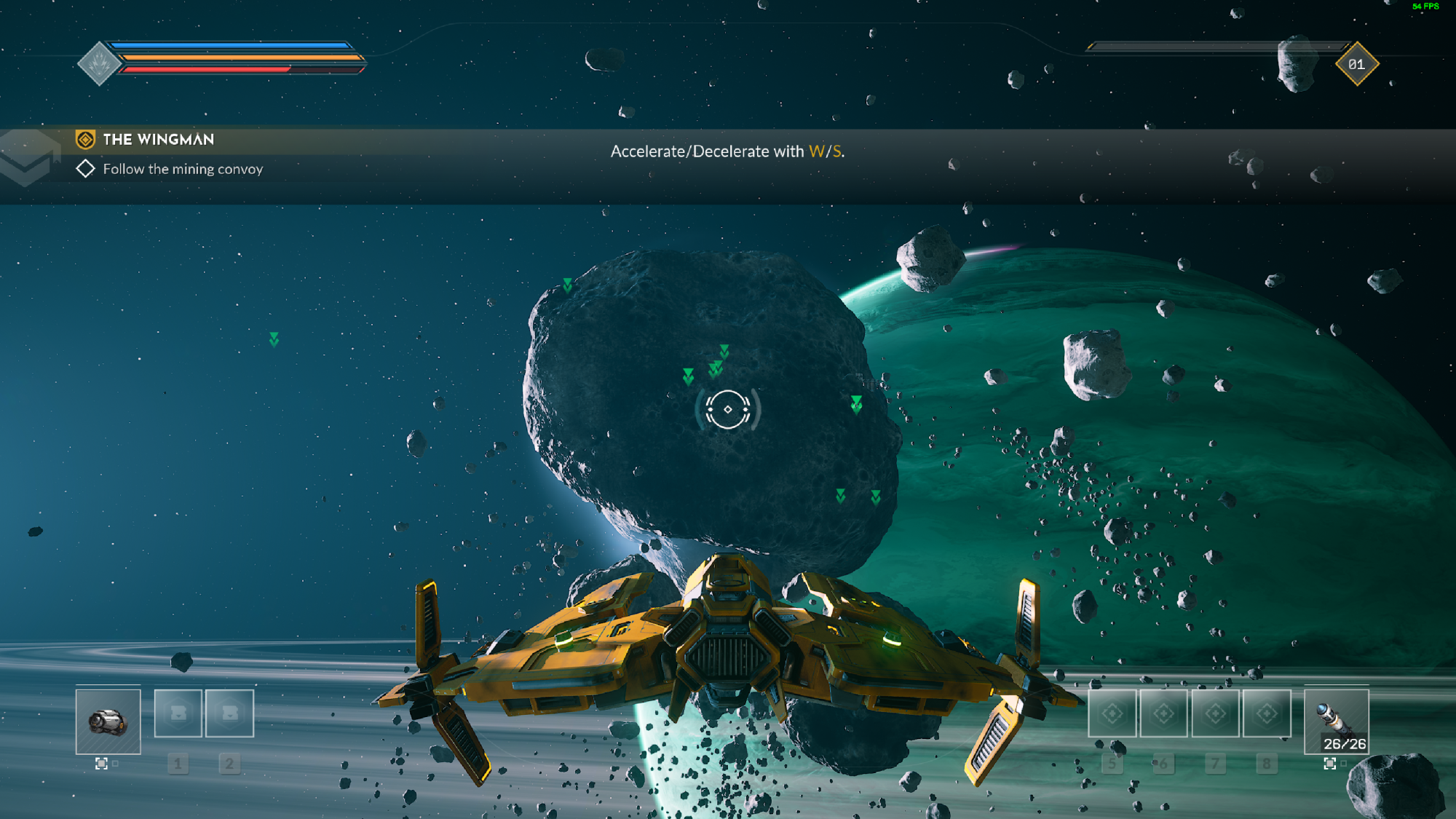Click the level 01 diamond badge

(1356, 64)
